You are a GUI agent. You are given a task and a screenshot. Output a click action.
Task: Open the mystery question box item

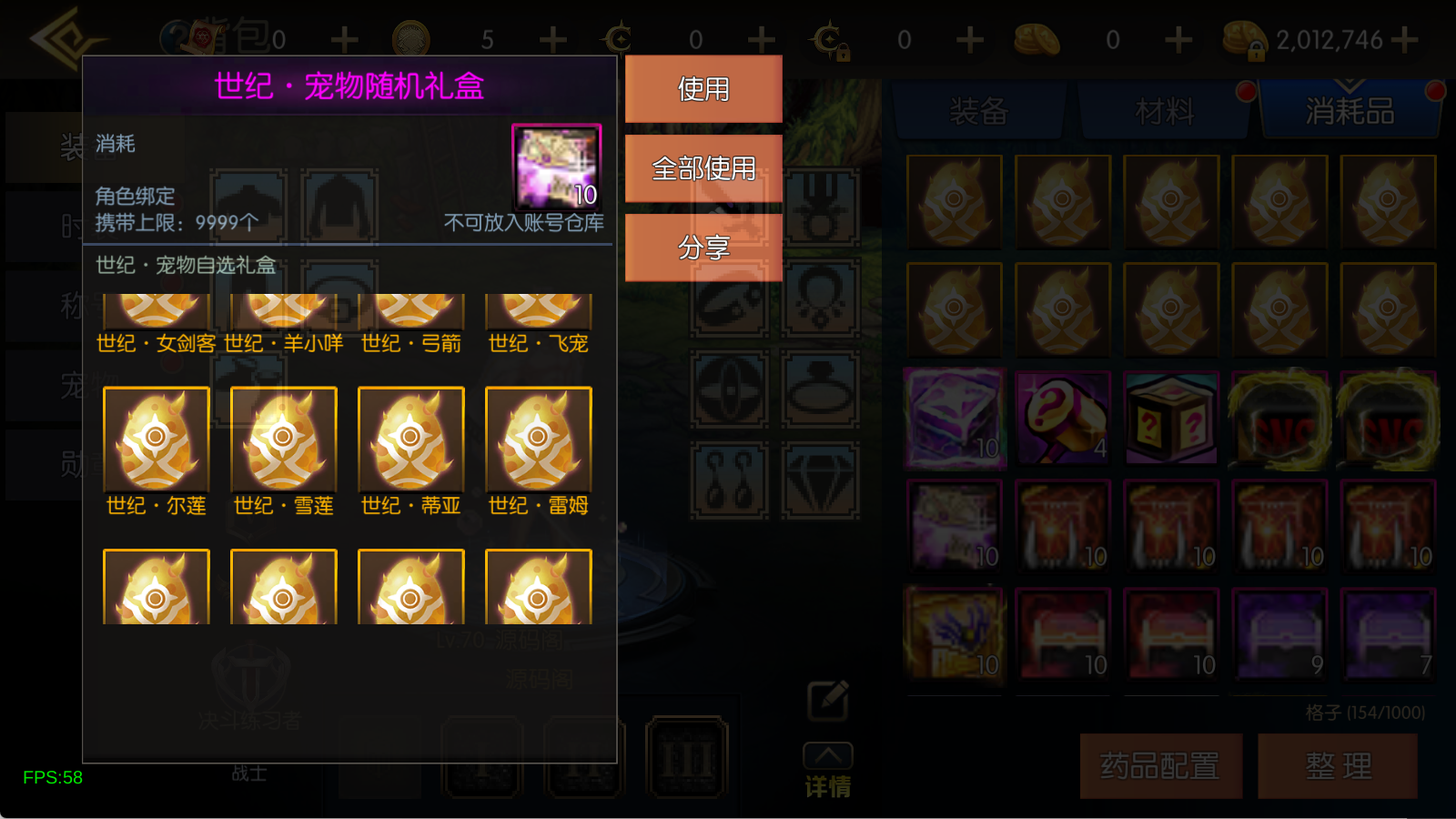point(1171,419)
